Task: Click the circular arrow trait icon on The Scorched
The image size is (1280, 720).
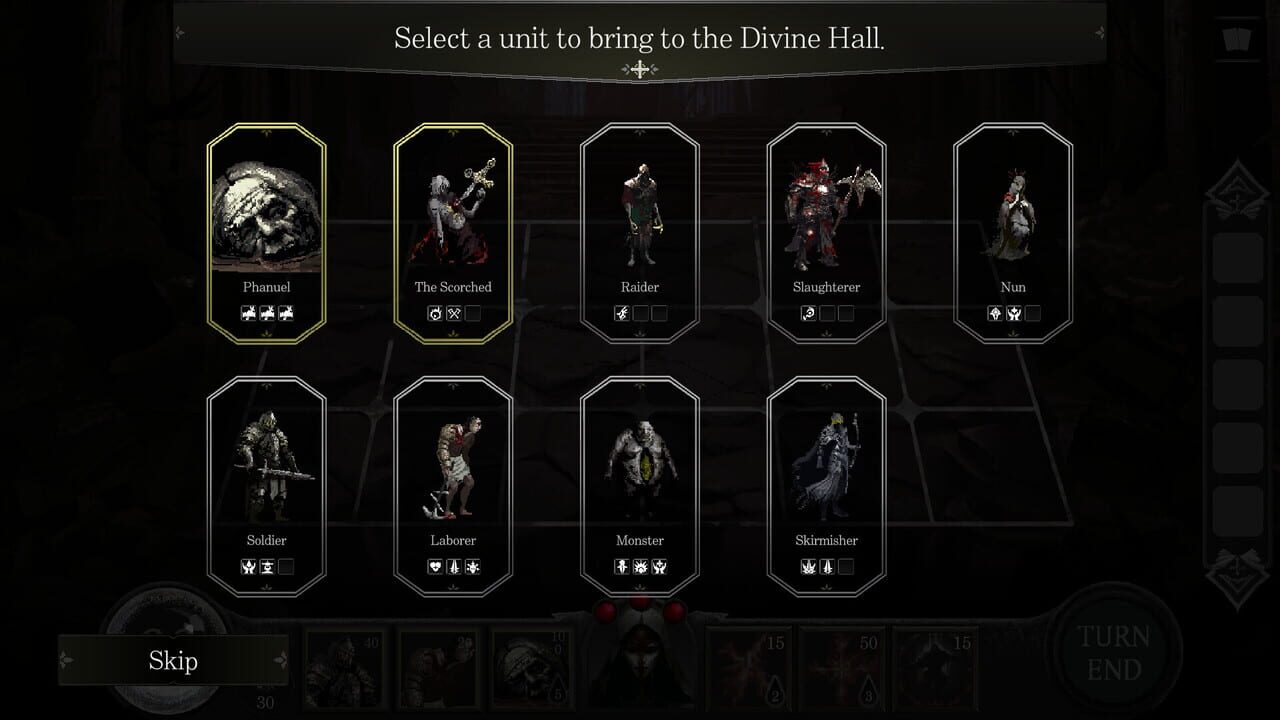Action: (x=434, y=313)
